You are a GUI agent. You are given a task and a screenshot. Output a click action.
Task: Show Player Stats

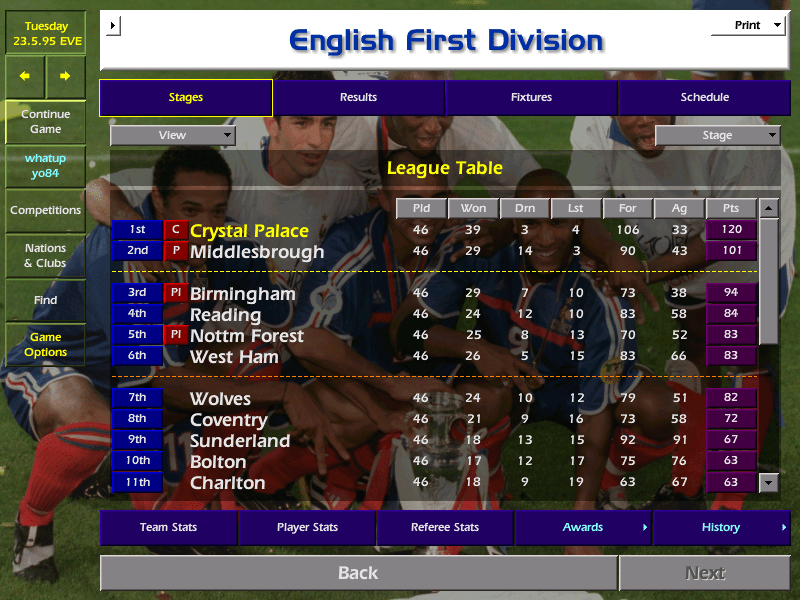(307, 527)
